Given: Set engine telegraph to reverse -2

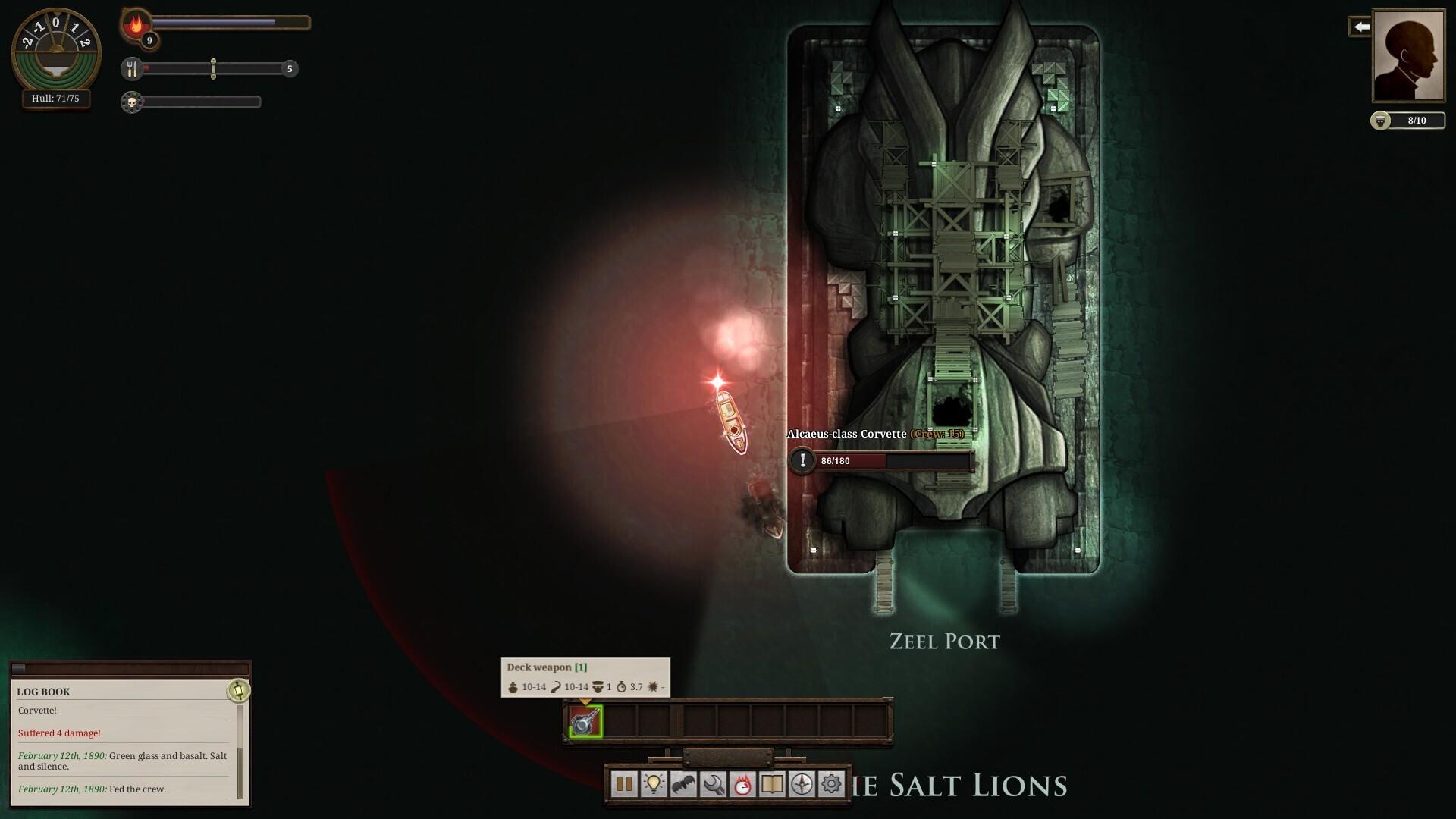Looking at the screenshot, I should (27, 42).
